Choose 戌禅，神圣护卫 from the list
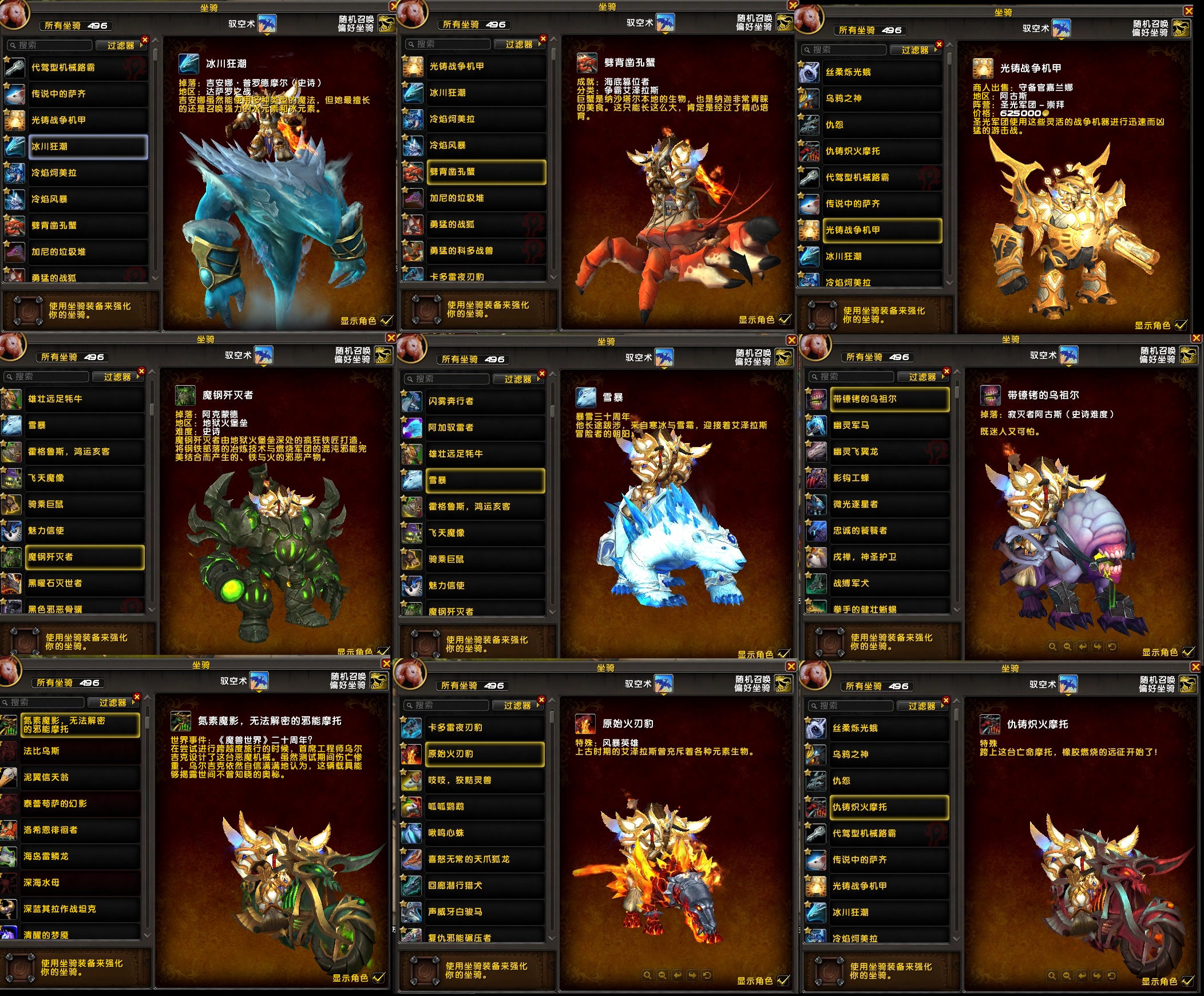This screenshot has width=1204, height=996. pos(889,558)
